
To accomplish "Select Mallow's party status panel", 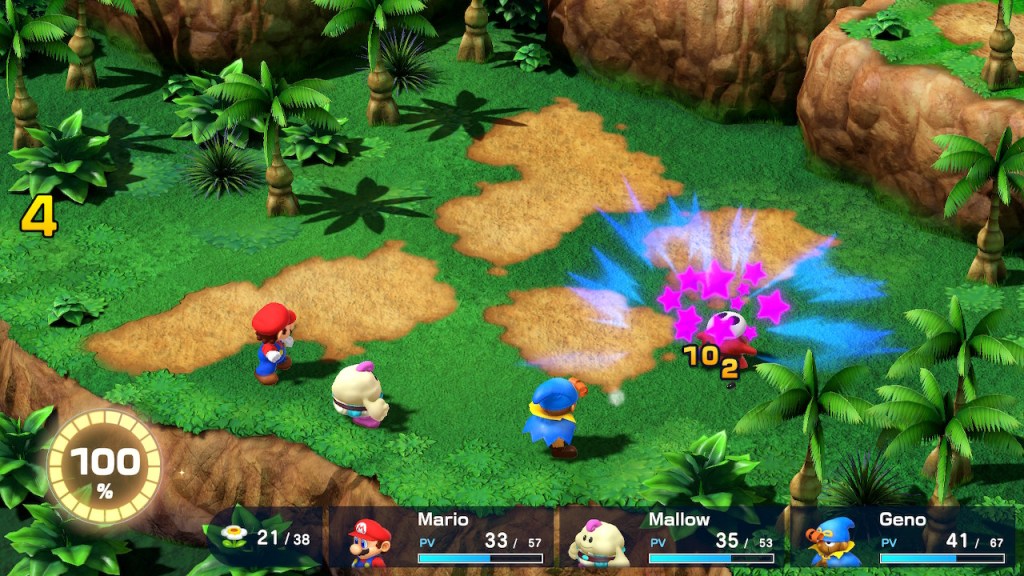I will click(672, 538).
